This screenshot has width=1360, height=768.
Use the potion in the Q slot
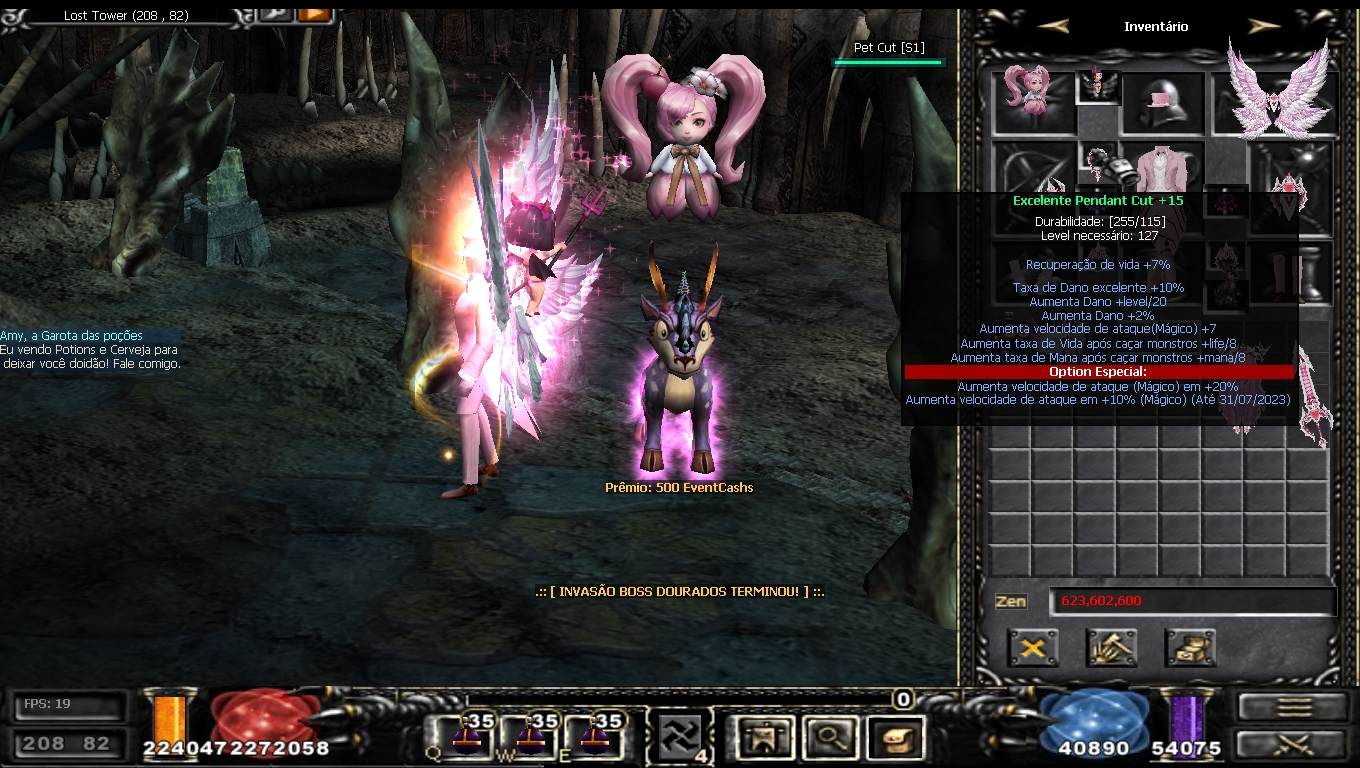click(x=468, y=737)
